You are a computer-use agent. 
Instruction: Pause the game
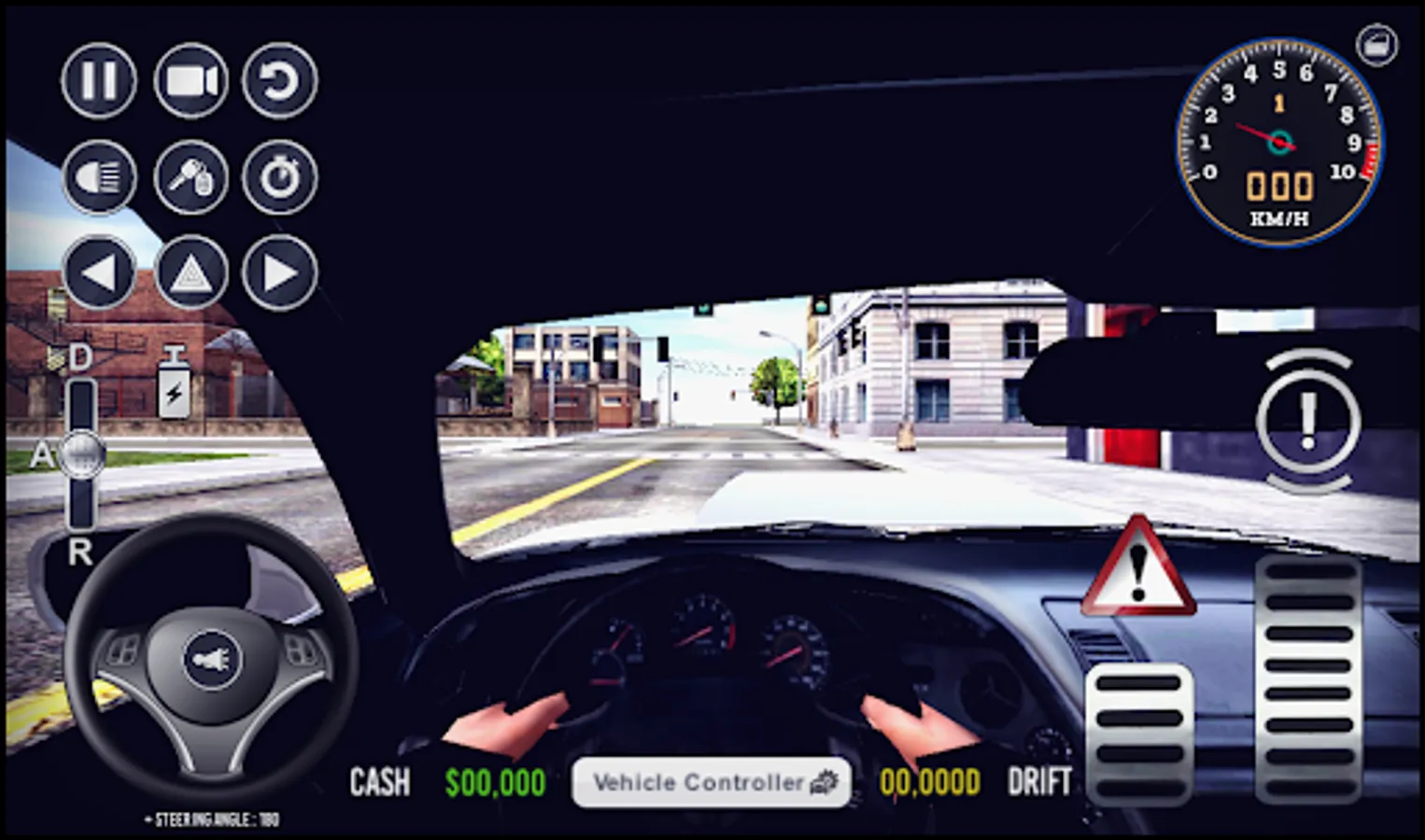(98, 82)
